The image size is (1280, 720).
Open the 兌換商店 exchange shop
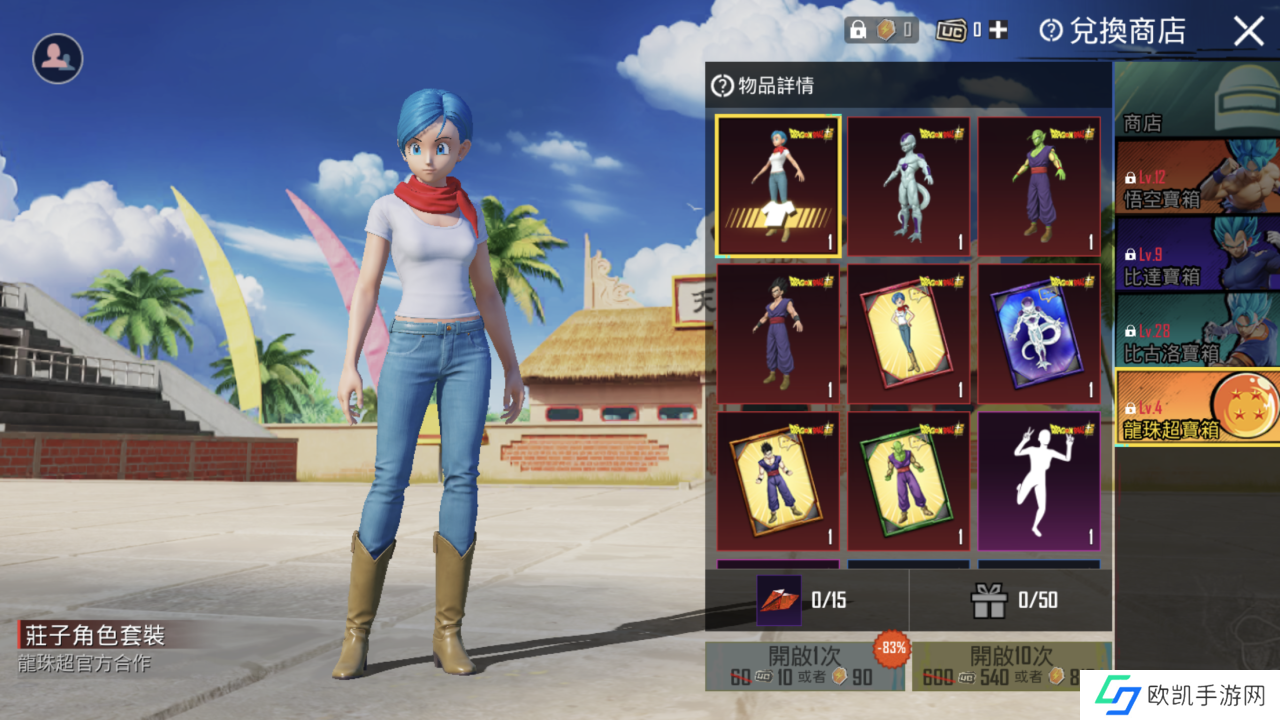1112,31
